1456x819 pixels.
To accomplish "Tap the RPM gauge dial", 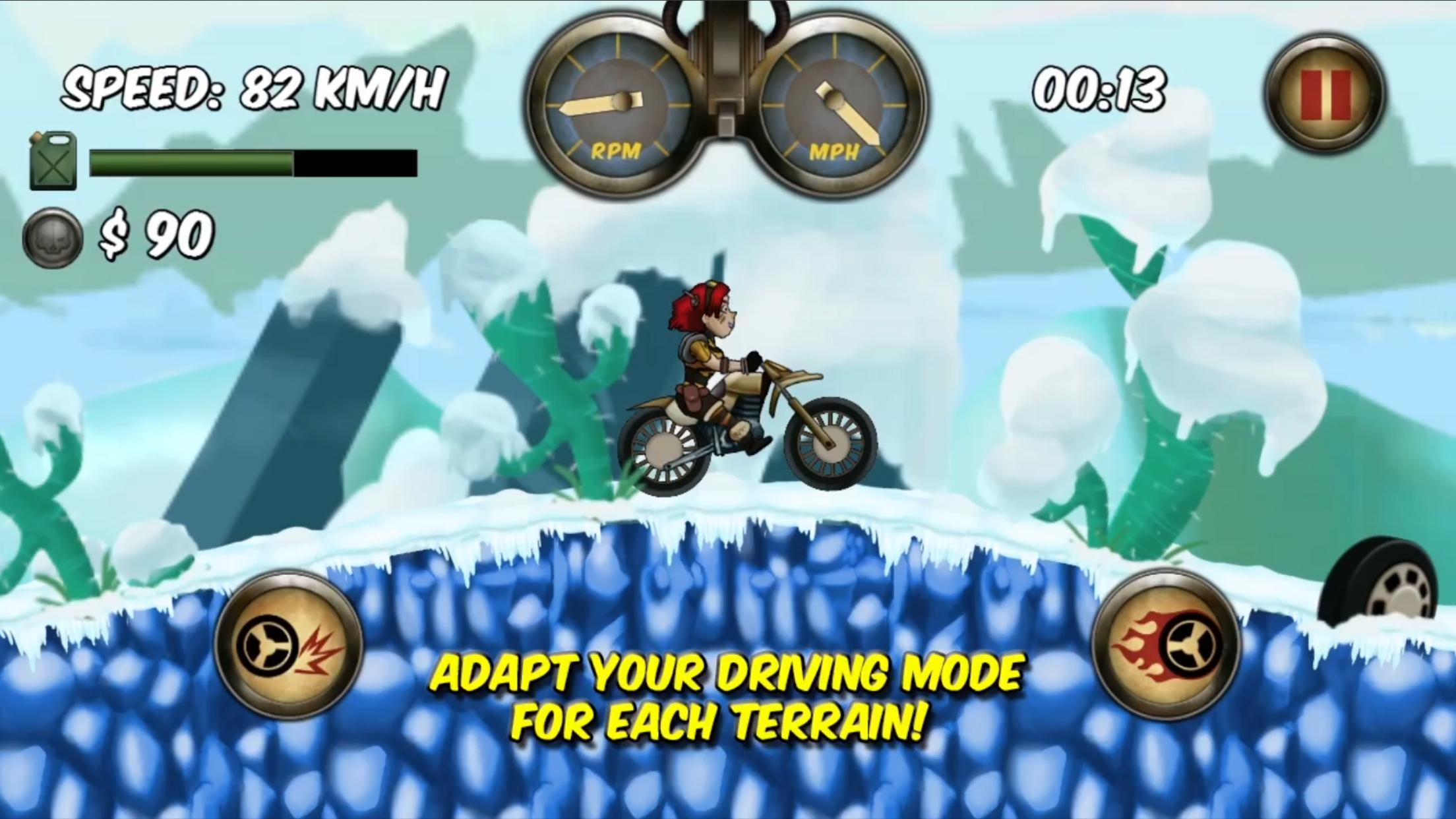I will tap(620, 102).
